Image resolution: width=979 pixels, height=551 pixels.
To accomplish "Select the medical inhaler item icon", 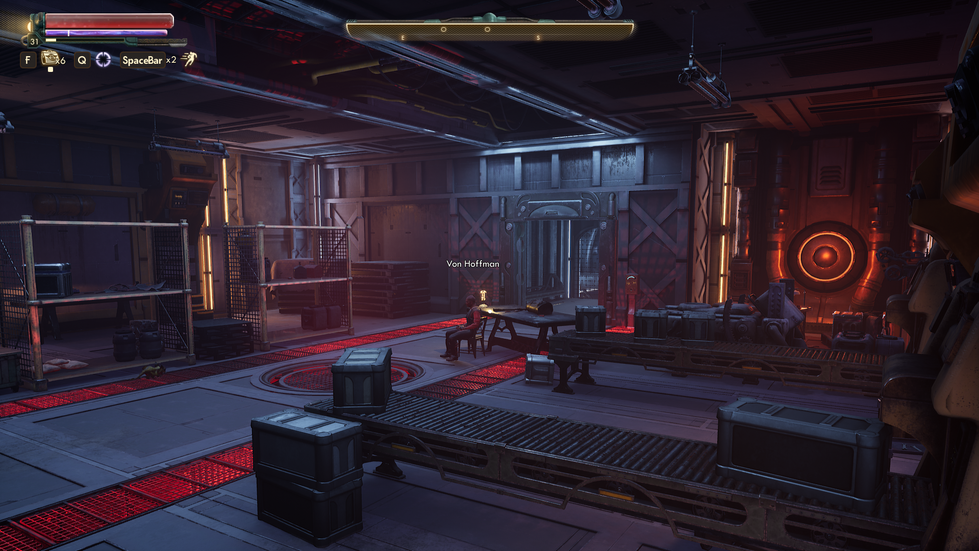I will pyautogui.click(x=49, y=59).
